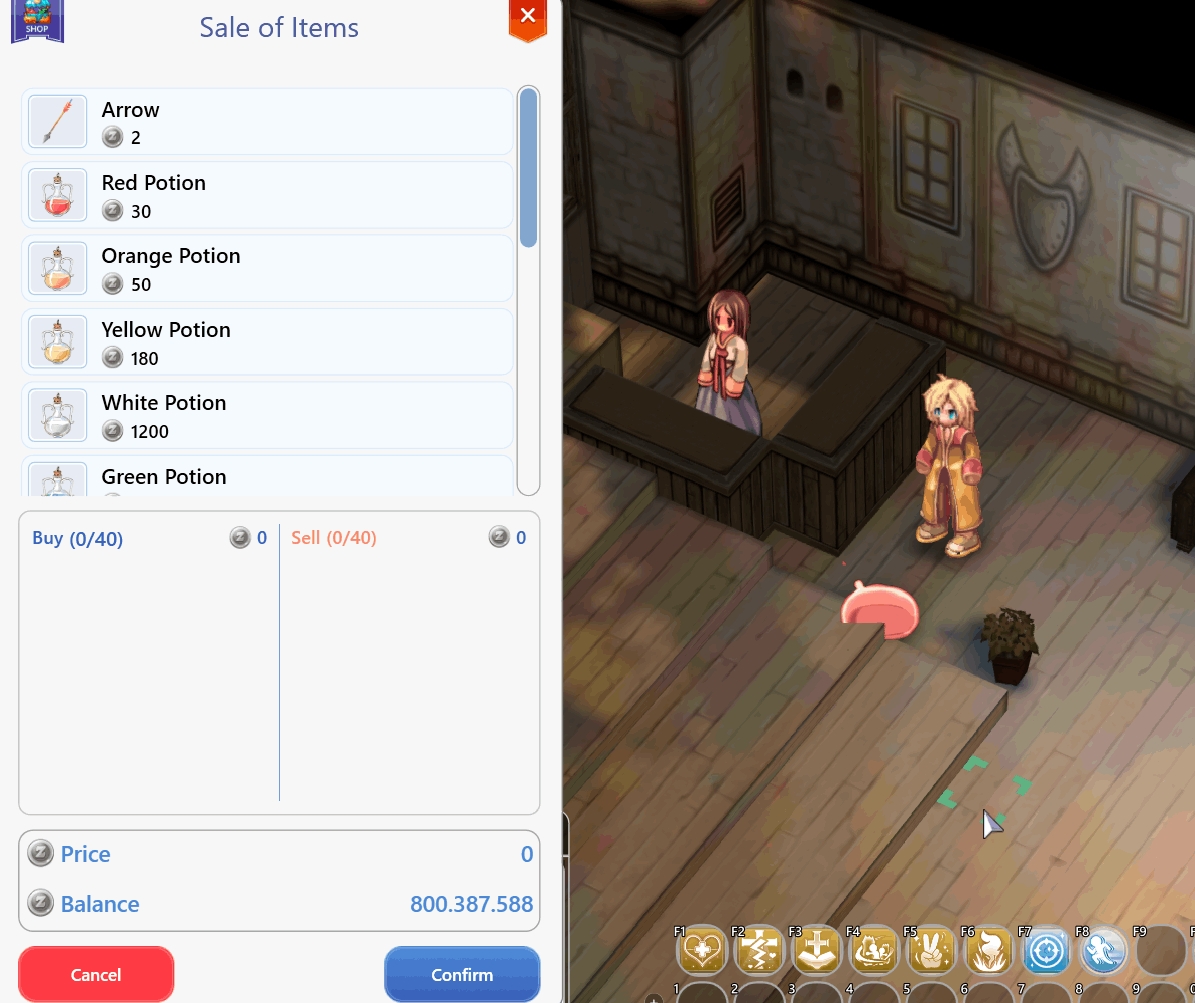
Task: Select Arrow from the shop list
Action: (x=267, y=122)
